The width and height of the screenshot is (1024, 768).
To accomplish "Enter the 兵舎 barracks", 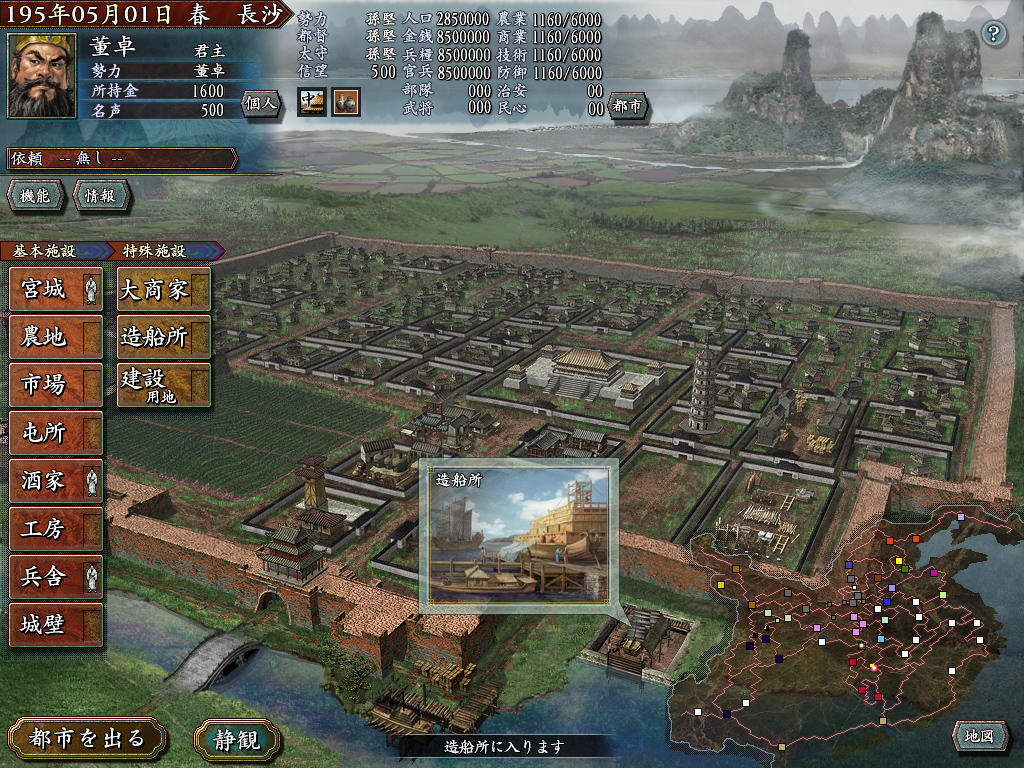I will (x=55, y=576).
